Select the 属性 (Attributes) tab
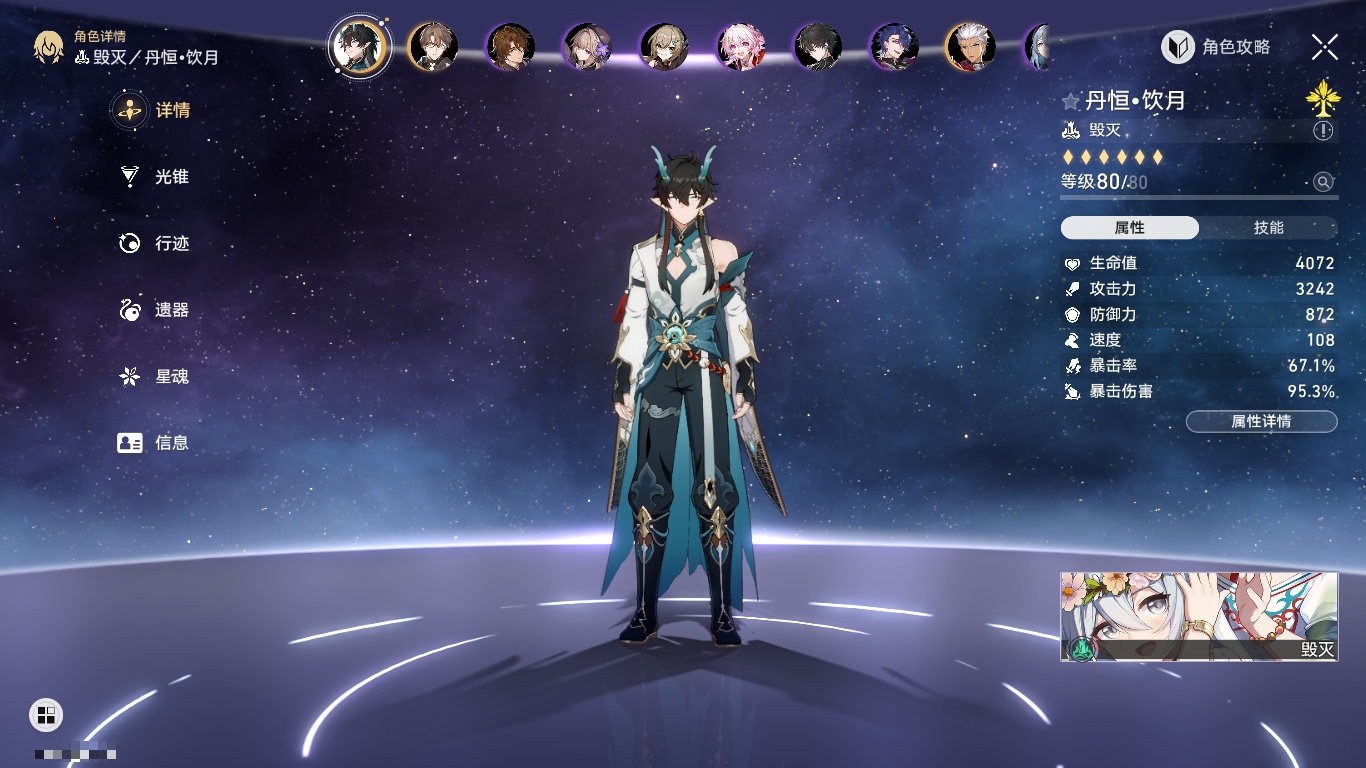 (x=1130, y=228)
